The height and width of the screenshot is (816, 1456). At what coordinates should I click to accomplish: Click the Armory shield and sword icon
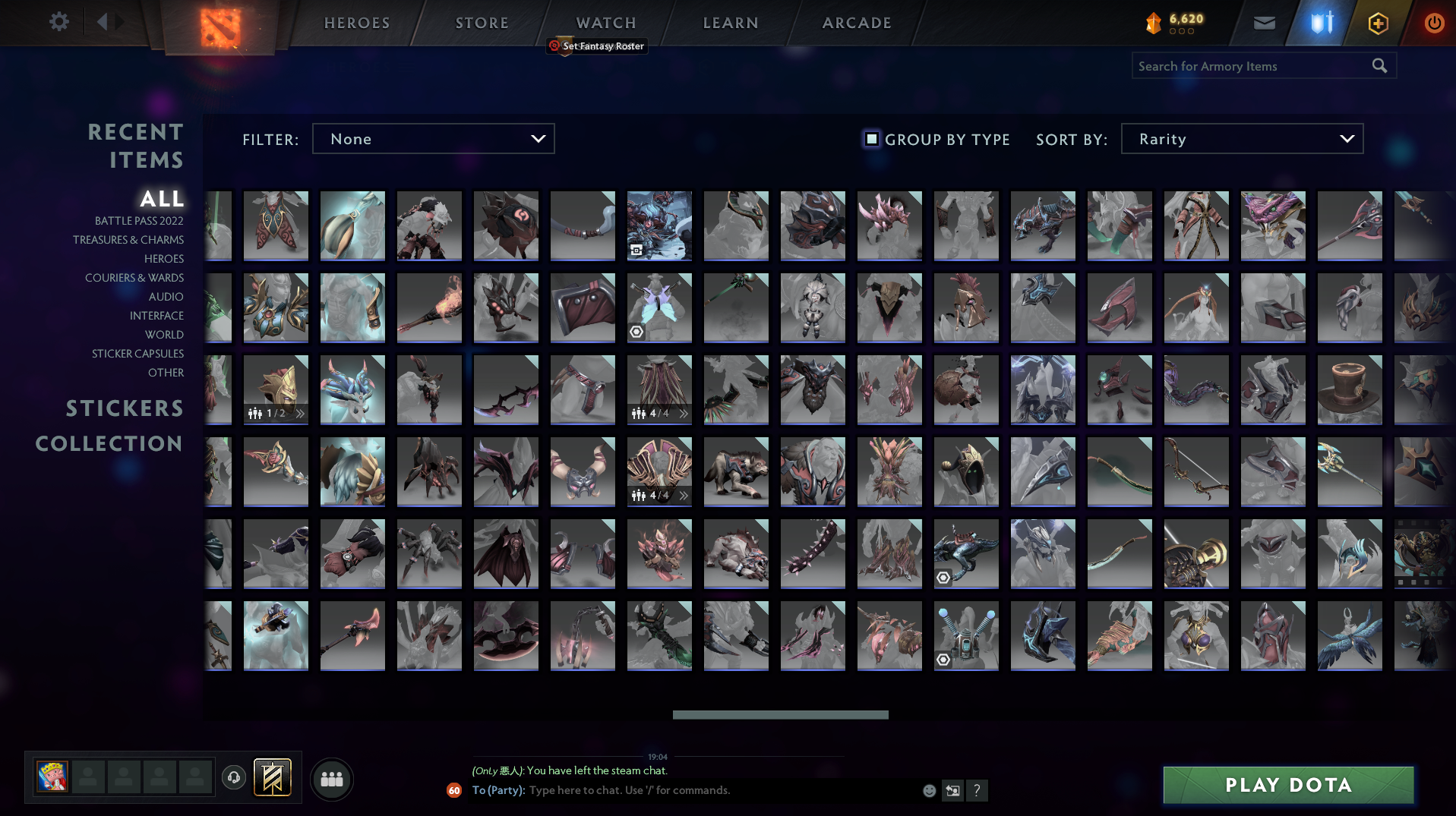1321,23
